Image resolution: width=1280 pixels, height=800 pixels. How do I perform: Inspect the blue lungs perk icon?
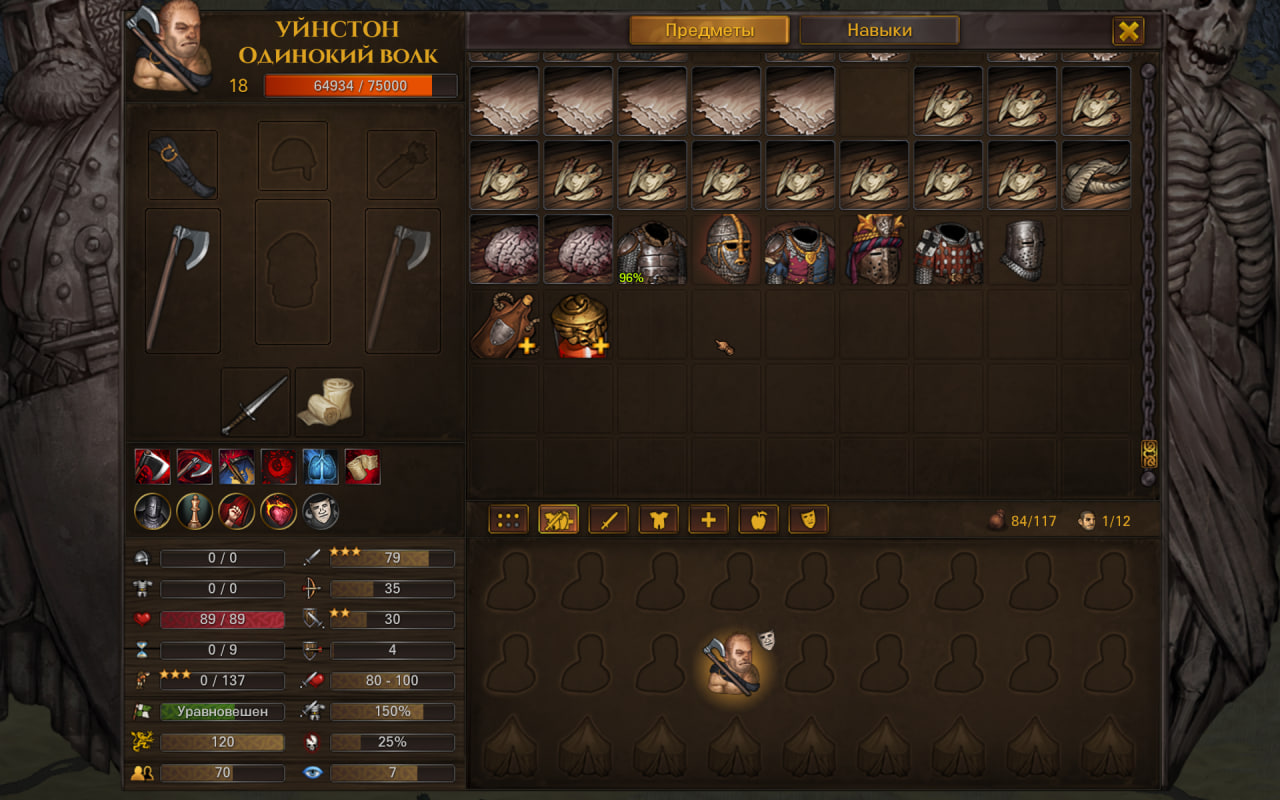pos(320,467)
